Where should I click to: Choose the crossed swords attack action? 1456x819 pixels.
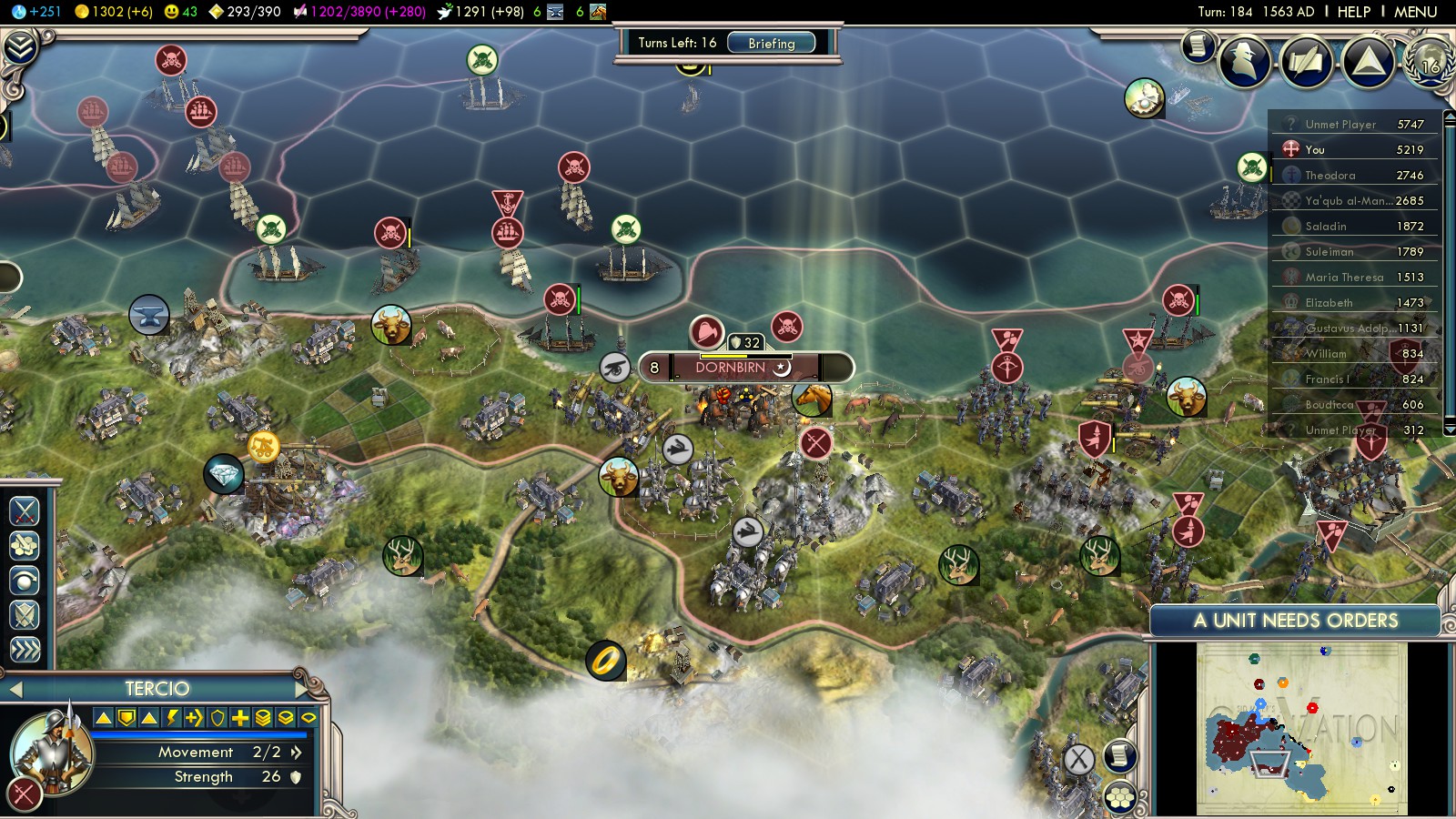[x=25, y=511]
